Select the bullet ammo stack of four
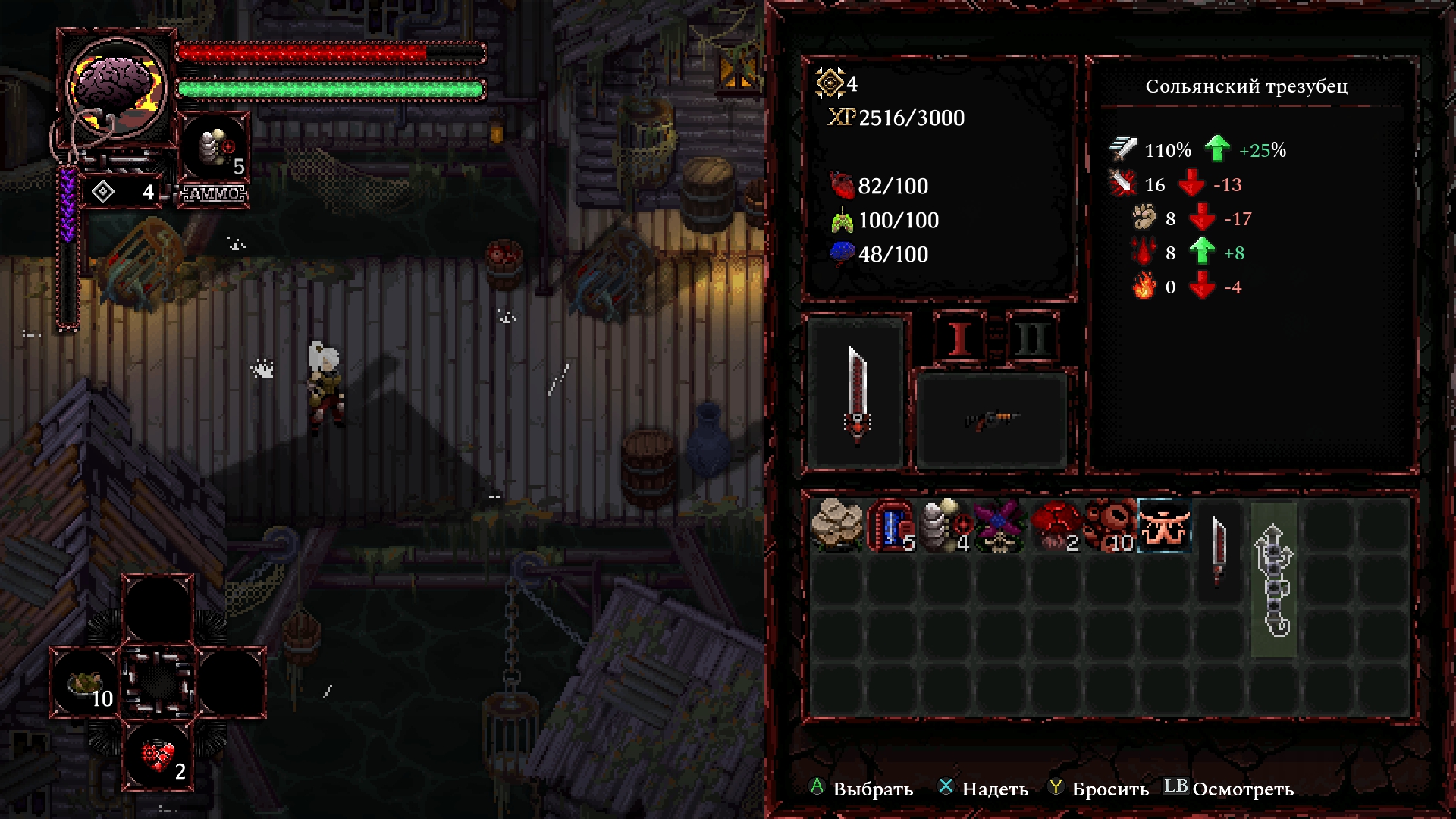Image resolution: width=1456 pixels, height=819 pixels. coord(946,525)
